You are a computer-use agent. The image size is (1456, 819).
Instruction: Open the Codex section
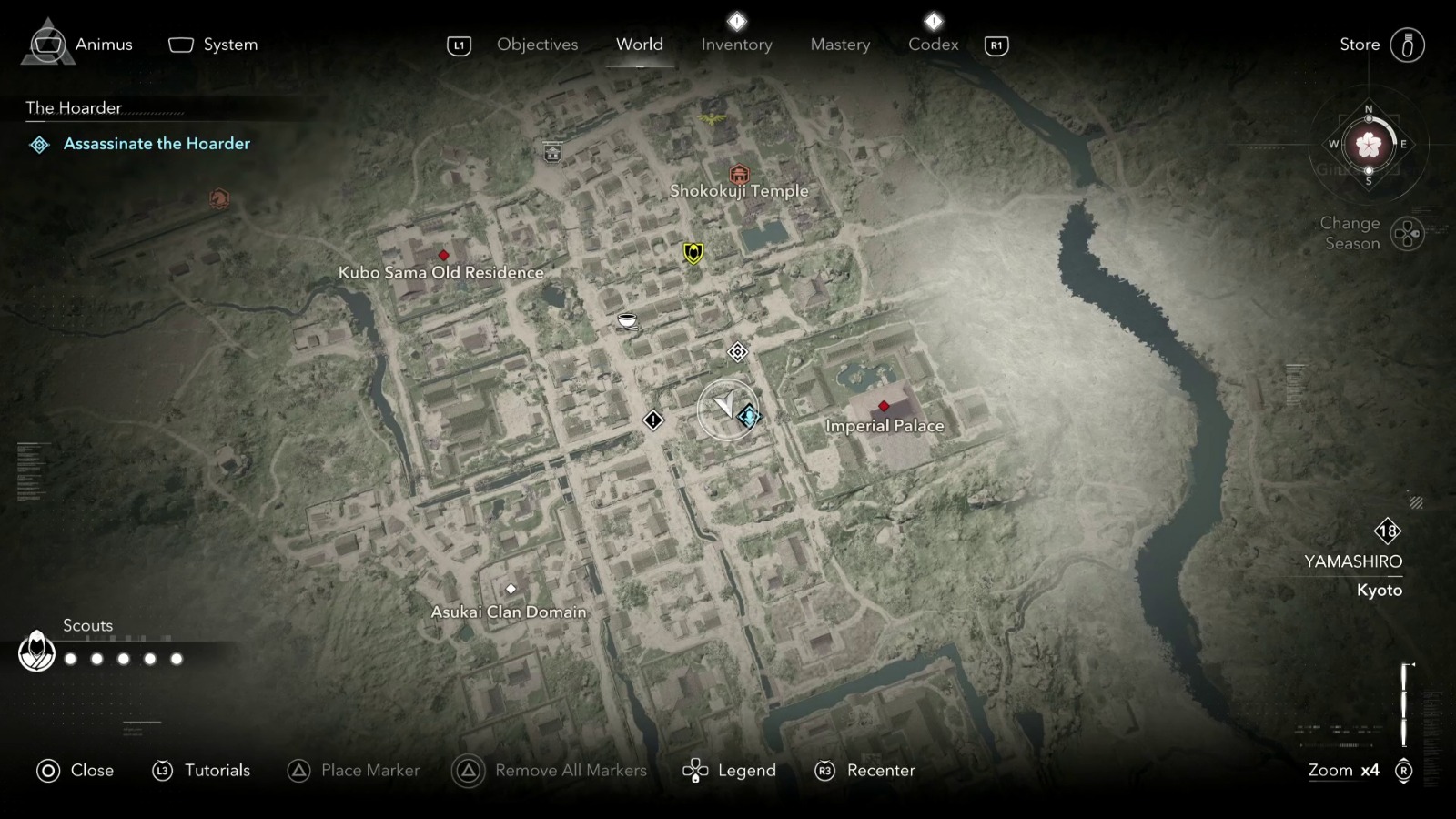[933, 44]
